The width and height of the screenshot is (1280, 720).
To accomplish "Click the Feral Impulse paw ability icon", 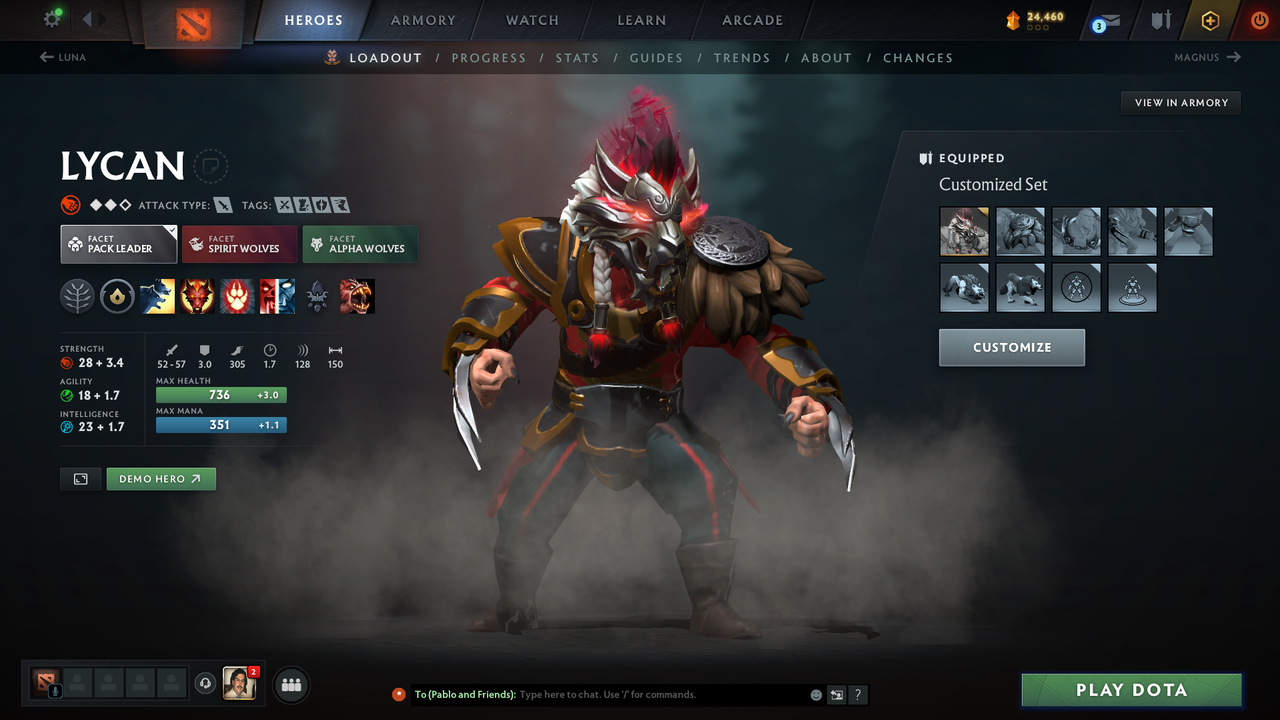I will coord(237,296).
